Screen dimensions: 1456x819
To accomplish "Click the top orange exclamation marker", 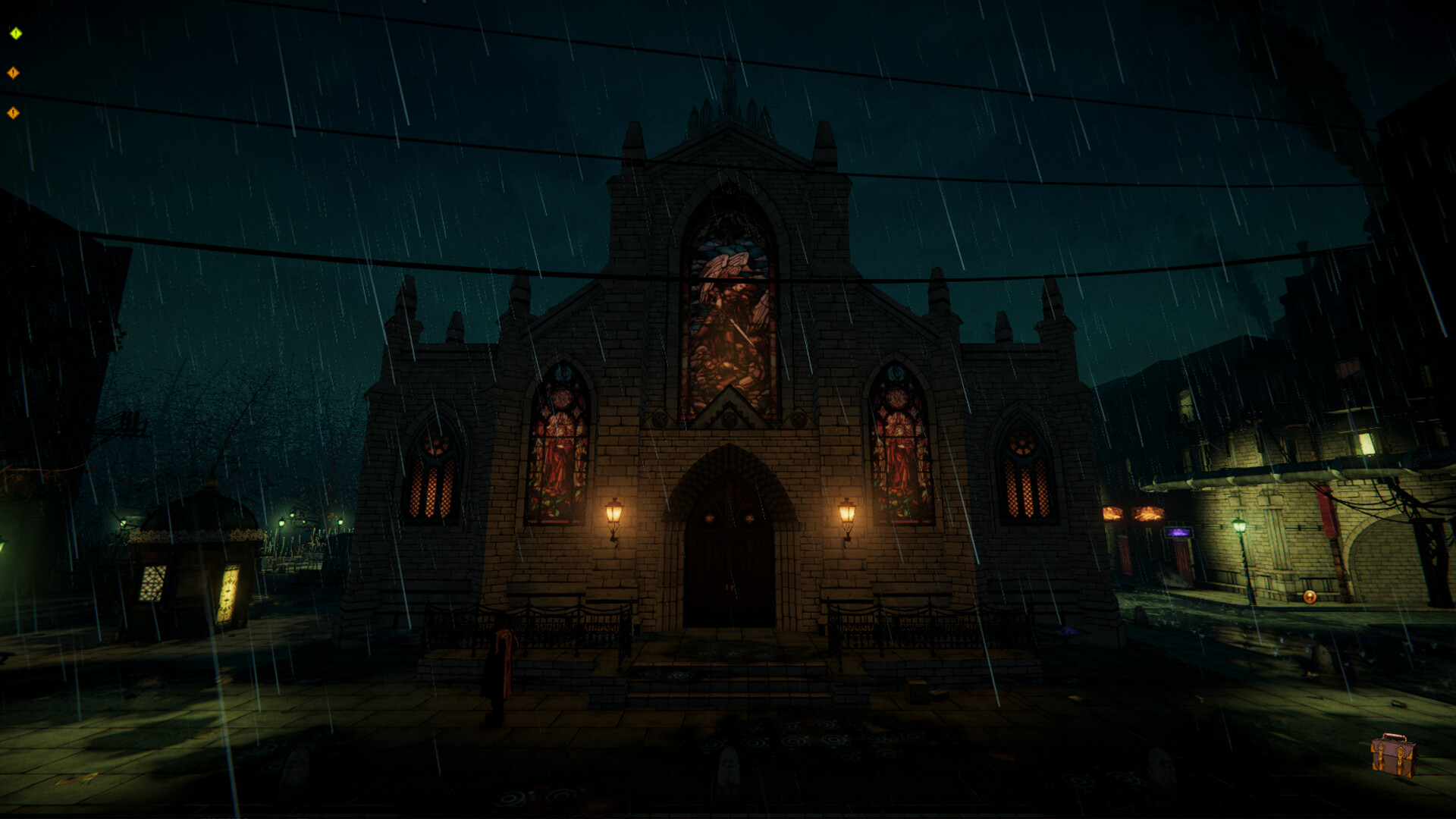I will tap(13, 72).
